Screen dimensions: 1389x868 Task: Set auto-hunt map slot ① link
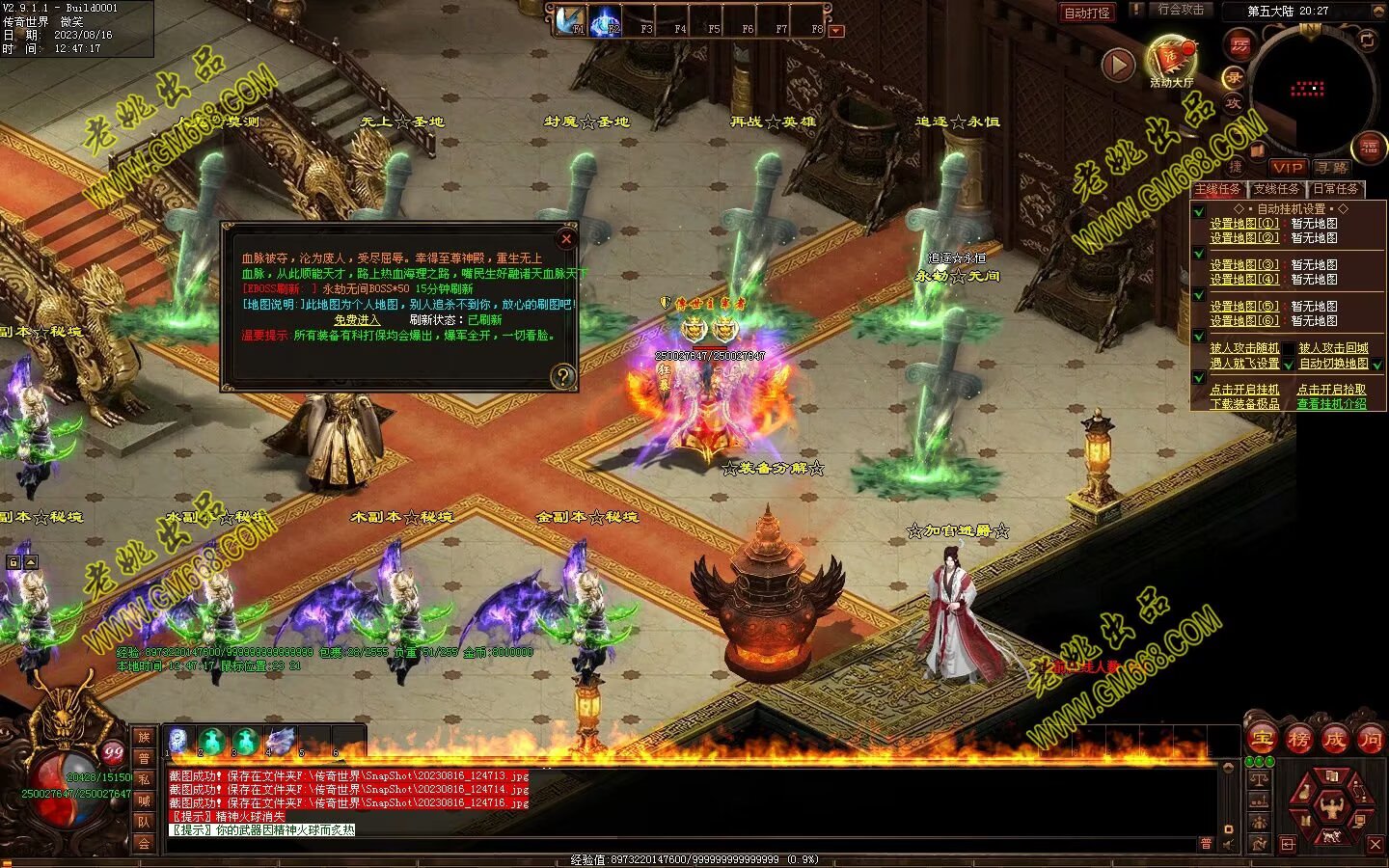pyautogui.click(x=1244, y=223)
